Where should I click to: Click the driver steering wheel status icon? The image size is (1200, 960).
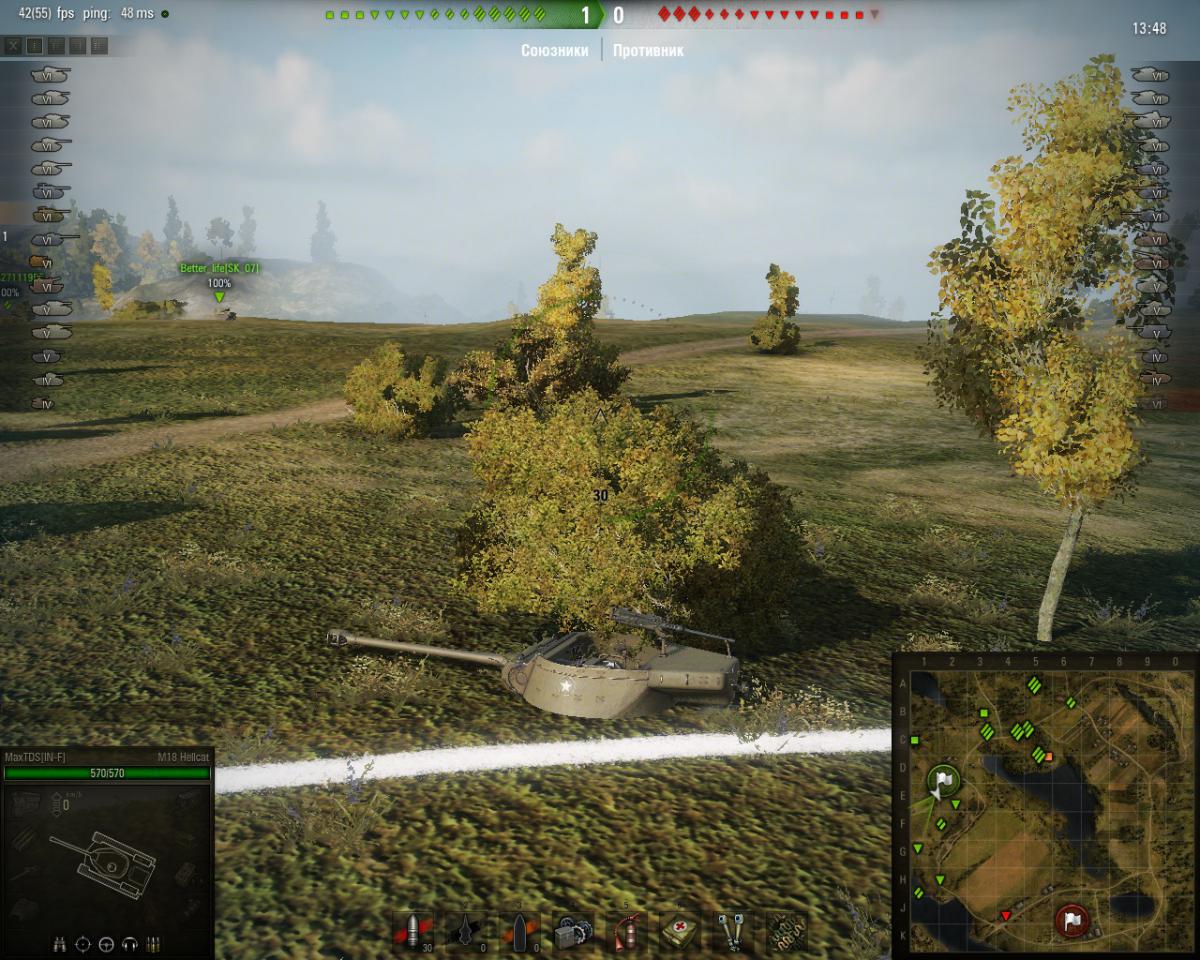[106, 943]
